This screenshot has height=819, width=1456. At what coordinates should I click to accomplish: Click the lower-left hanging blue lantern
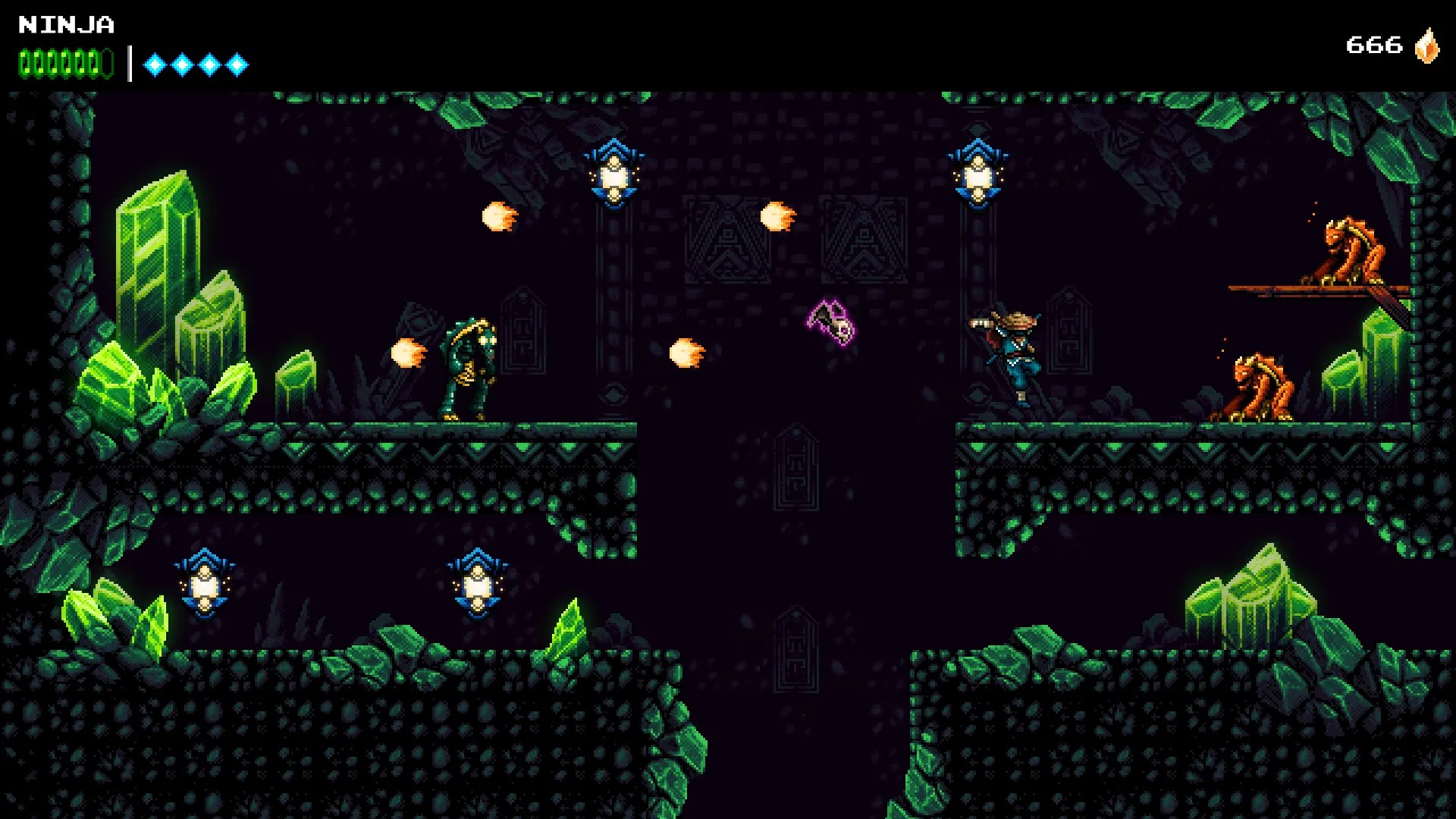point(203,584)
